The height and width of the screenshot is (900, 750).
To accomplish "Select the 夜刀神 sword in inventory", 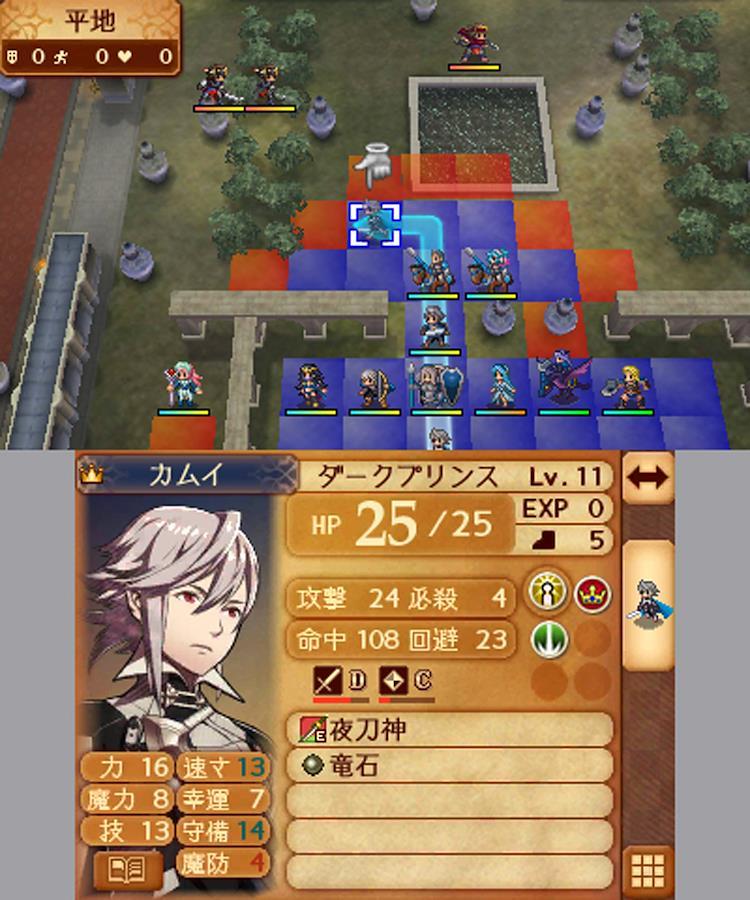I will coord(450,730).
